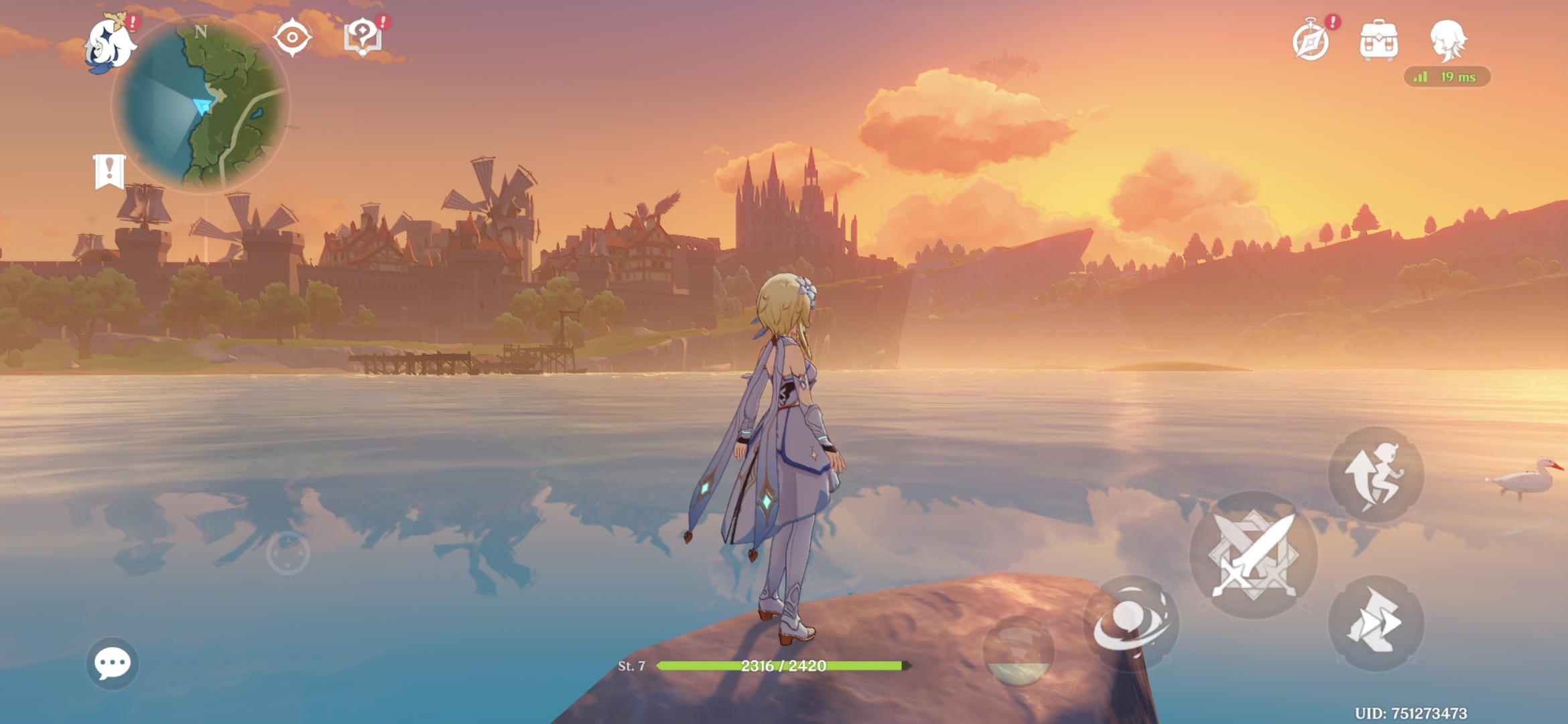The image size is (1568, 724).
Task: Open the Adventurer Handbook compass icon
Action: (x=1311, y=42)
